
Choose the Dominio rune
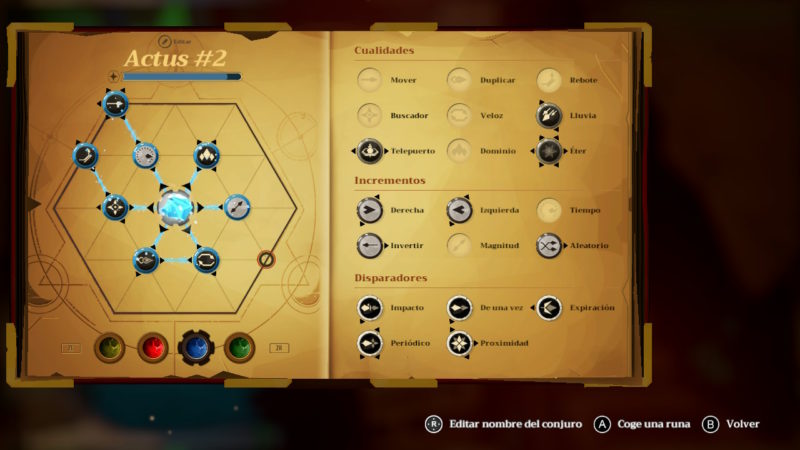459,151
